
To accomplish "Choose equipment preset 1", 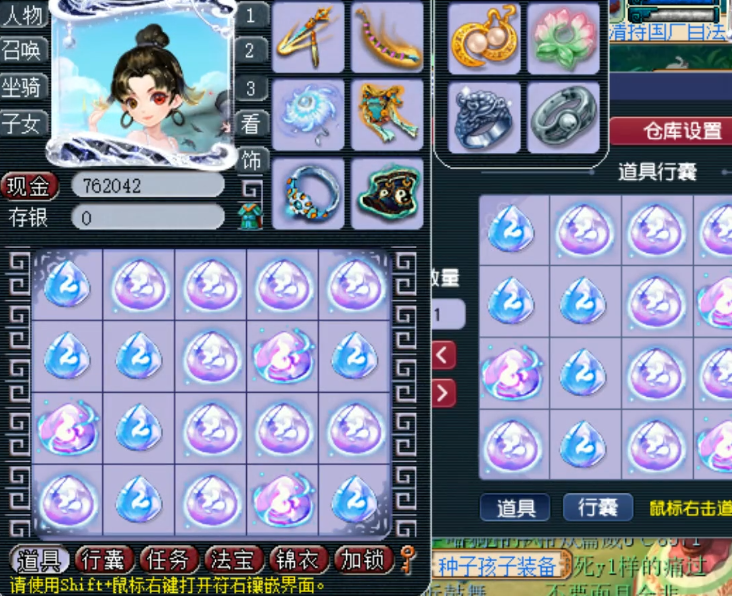I will (253, 15).
